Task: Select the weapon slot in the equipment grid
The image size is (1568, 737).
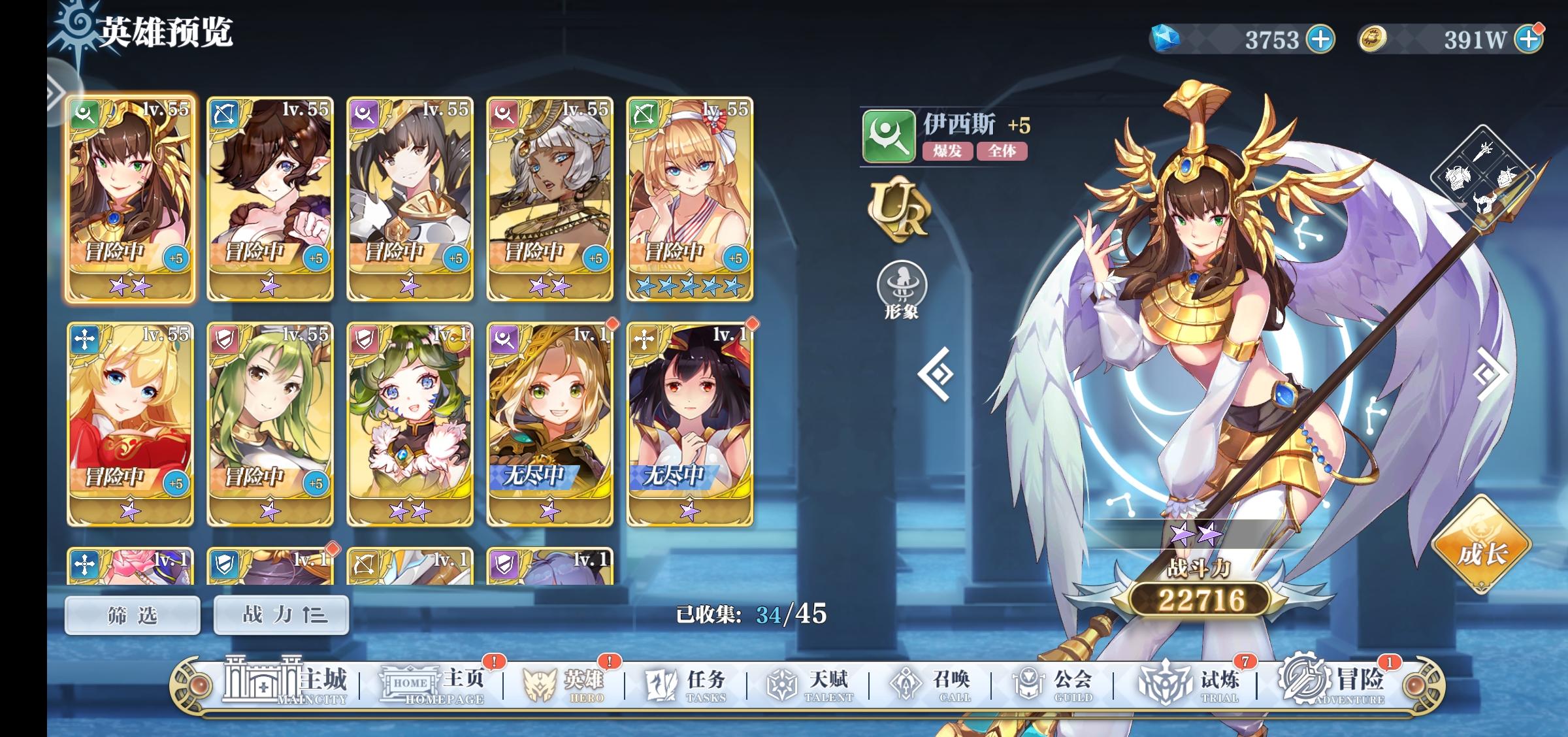Action: pyautogui.click(x=1482, y=152)
